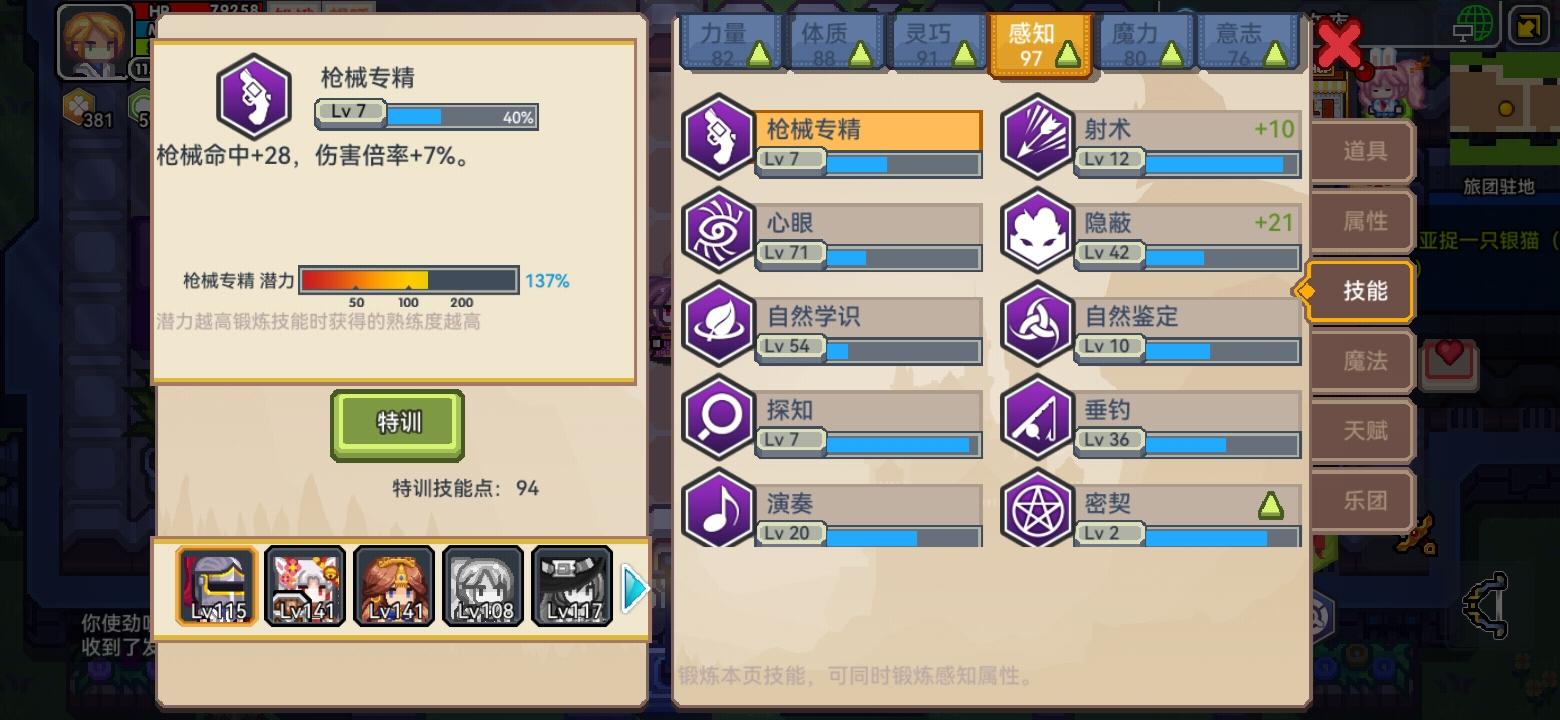Switch to the 魔法 sidebar tab
Viewport: 1560px width, 720px height.
(x=1361, y=361)
